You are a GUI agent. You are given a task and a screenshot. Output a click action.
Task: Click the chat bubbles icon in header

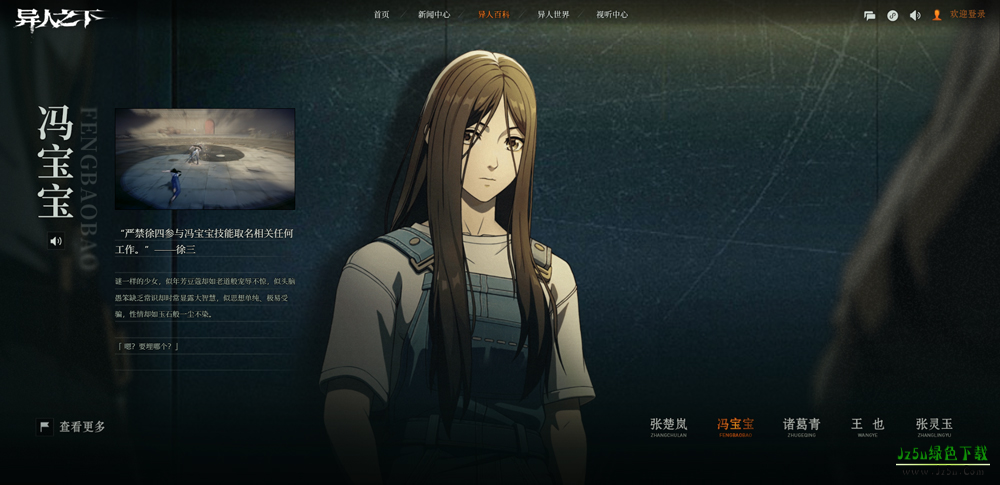[870, 15]
